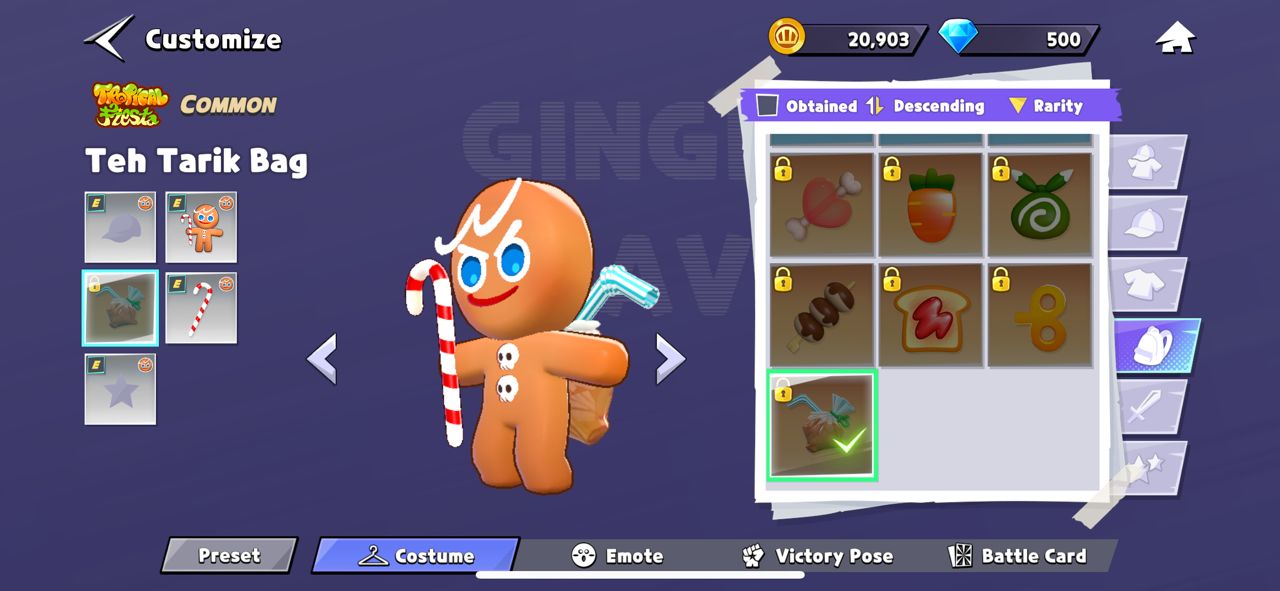The image size is (1280, 591).
Task: Select the checked Teh Tarik Bag item
Action: pyautogui.click(x=822, y=424)
